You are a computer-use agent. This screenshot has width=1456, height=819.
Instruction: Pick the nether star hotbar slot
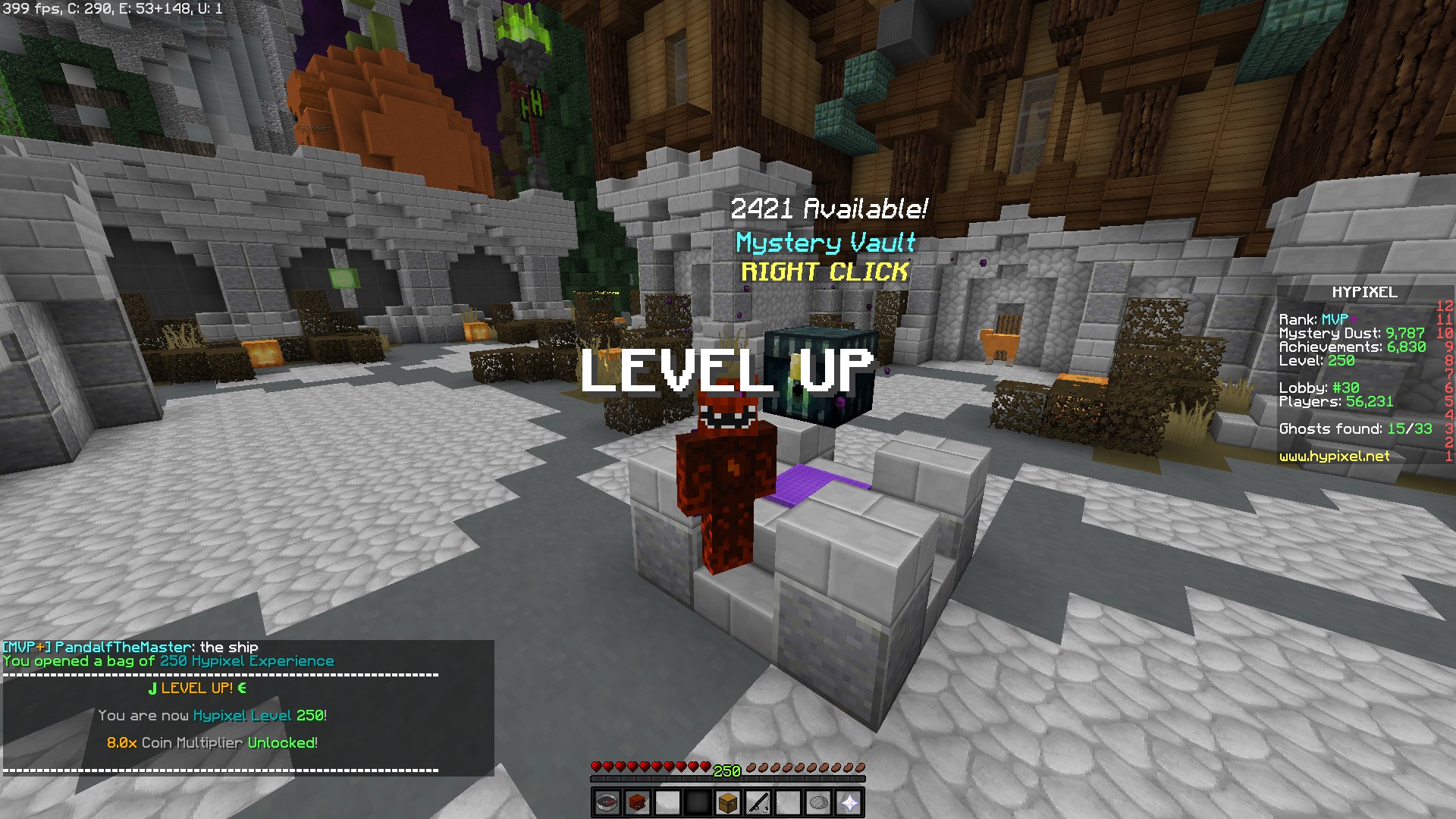(x=849, y=802)
